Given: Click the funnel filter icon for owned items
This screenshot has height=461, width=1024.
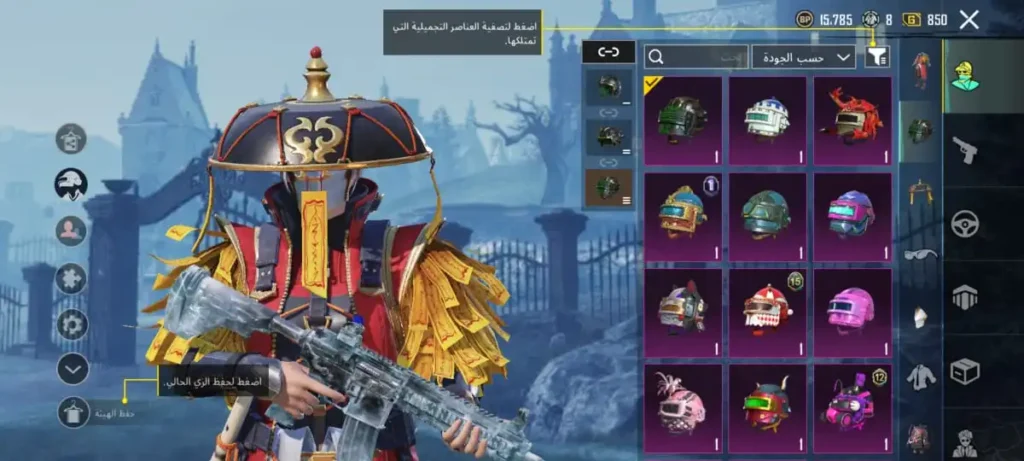Looking at the screenshot, I should (x=877, y=57).
